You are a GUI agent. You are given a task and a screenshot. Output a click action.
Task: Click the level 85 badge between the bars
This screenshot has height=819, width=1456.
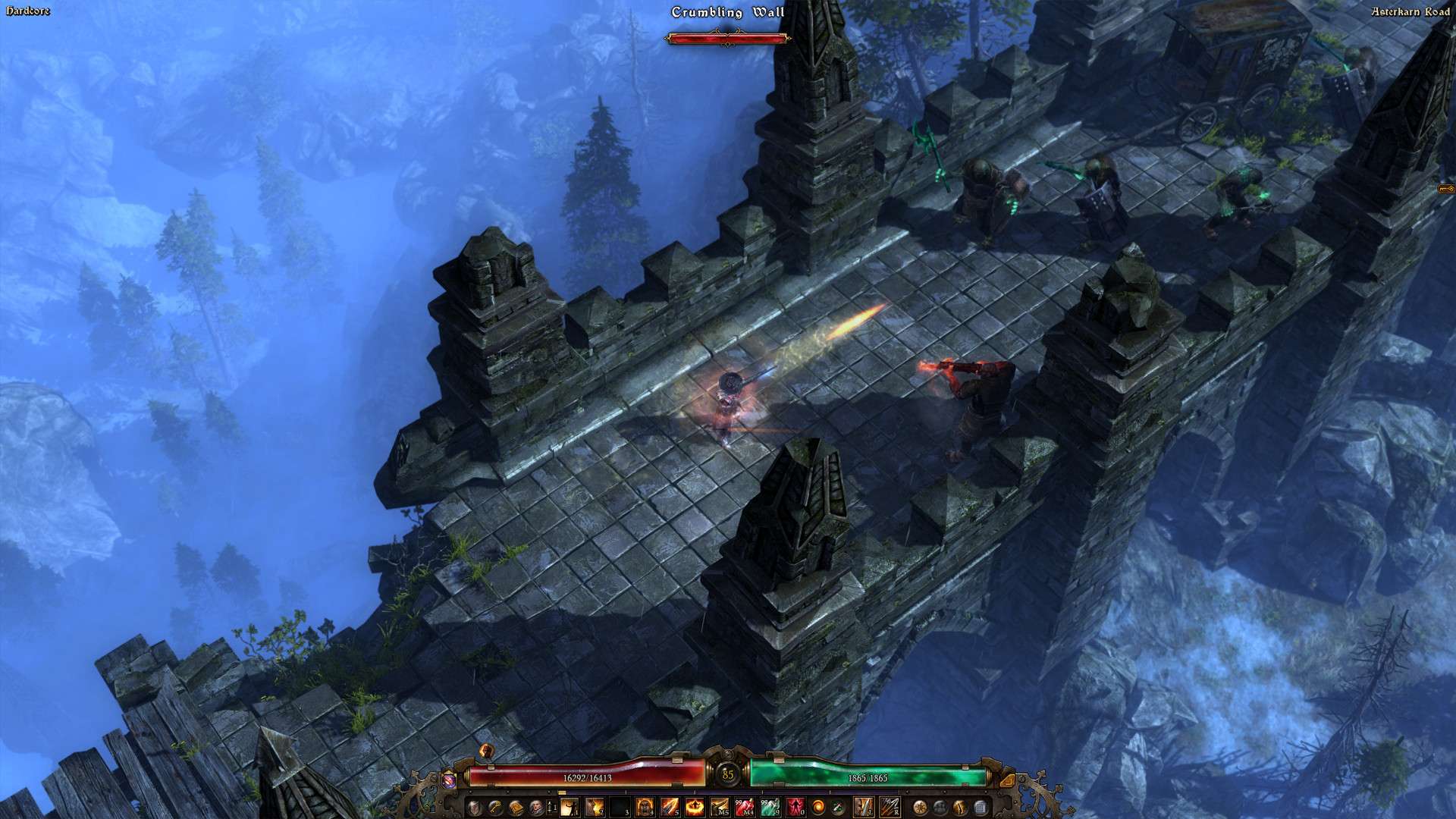pos(727,774)
